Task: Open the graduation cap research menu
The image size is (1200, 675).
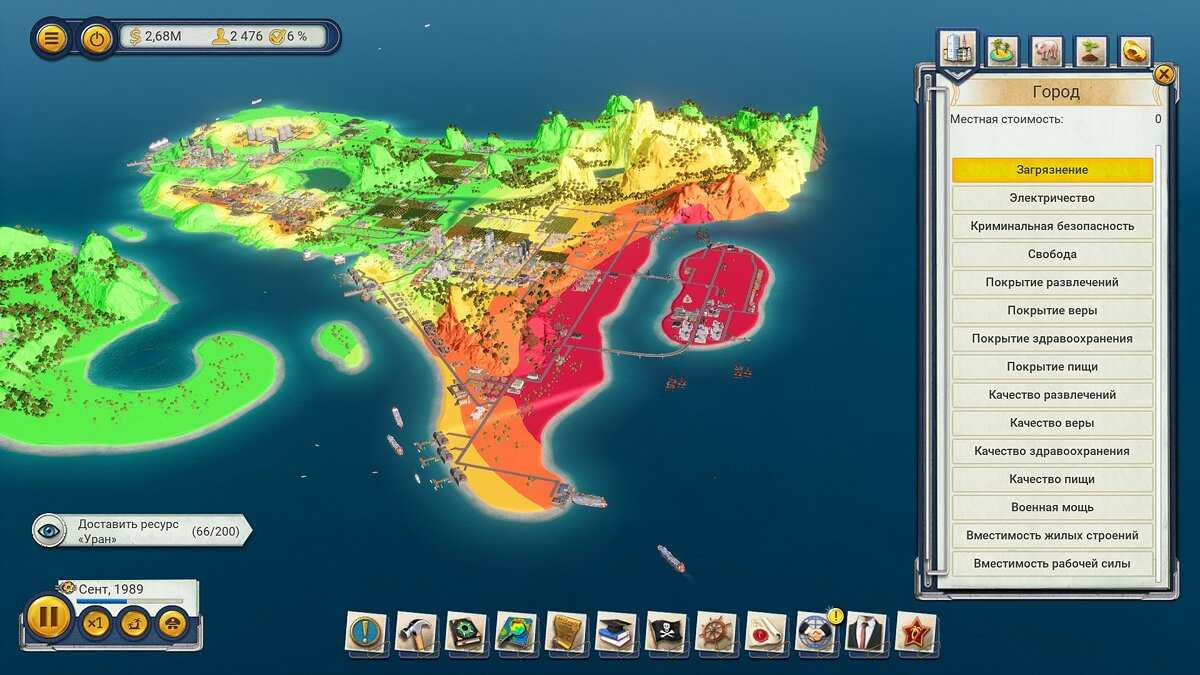Action: click(x=616, y=632)
